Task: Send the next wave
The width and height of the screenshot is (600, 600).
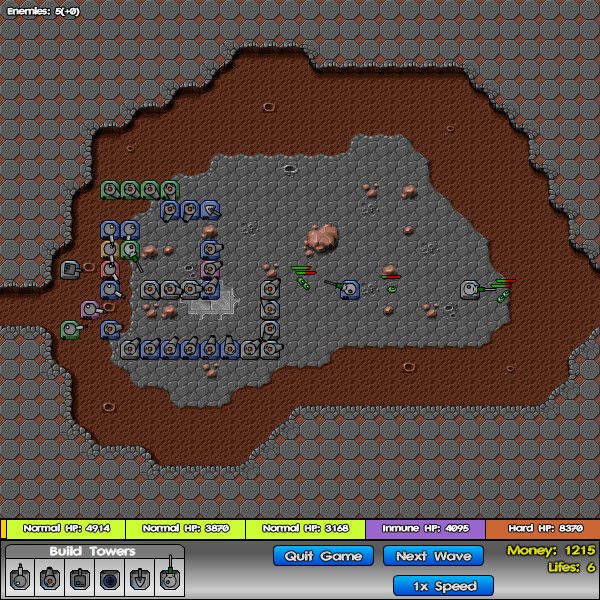Action: click(433, 556)
